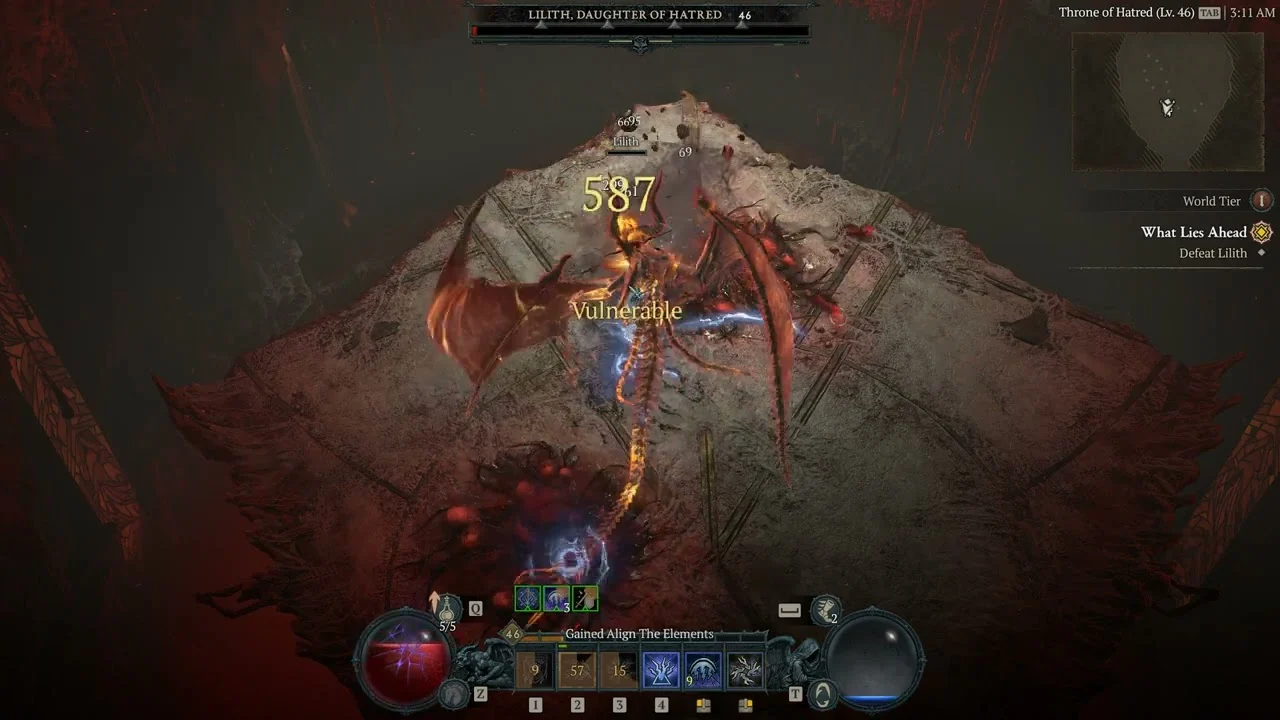The height and width of the screenshot is (720, 1280).
Task: Use the crackling lightning burst skill
Action: pos(745,671)
